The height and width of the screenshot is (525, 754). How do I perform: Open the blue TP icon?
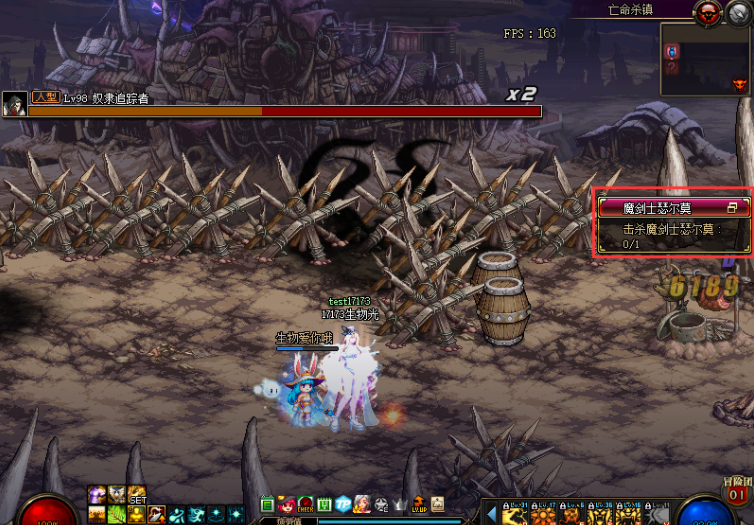coord(343,504)
